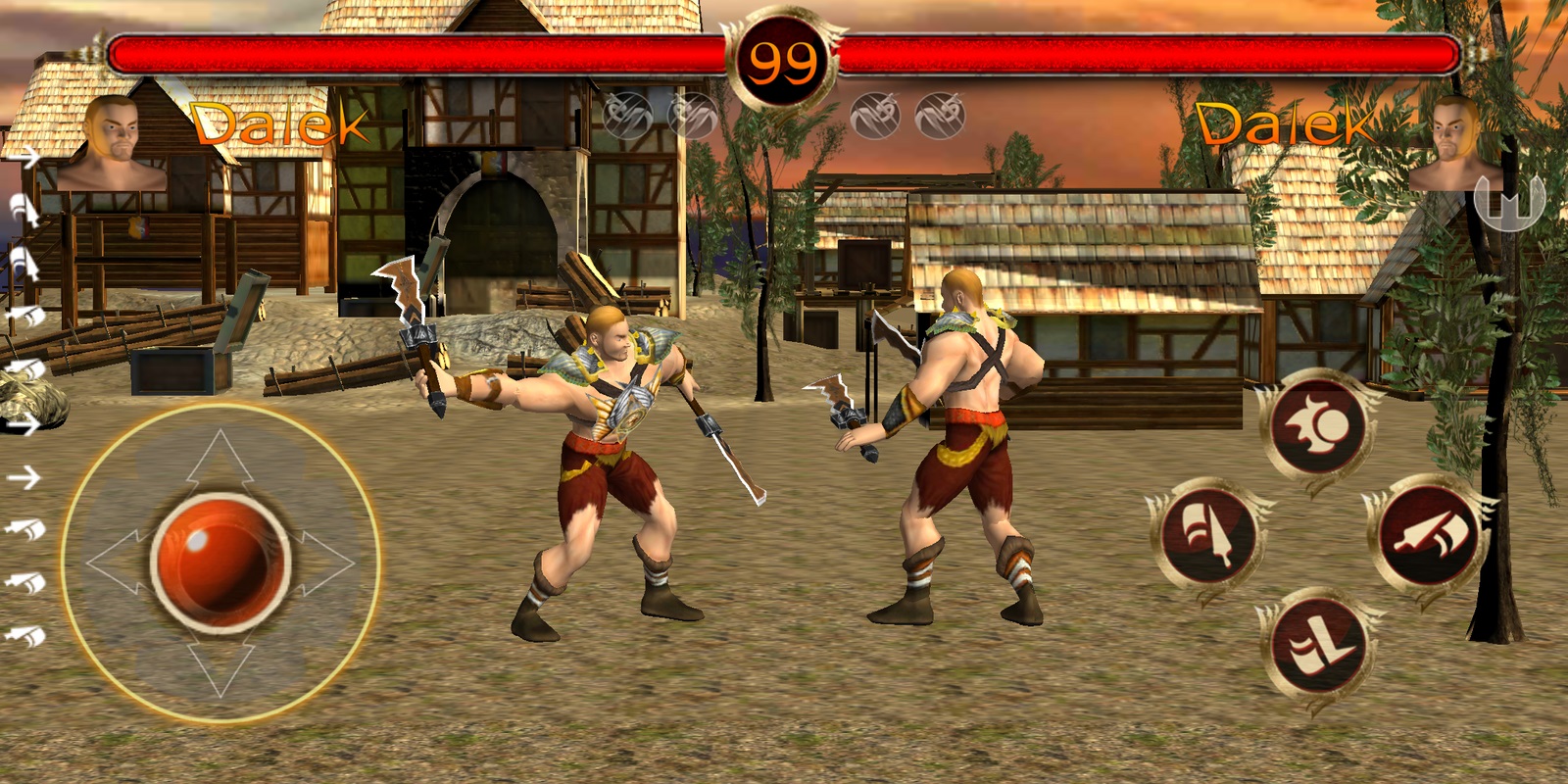
Task: Tap the joystick's right arrow
Action: 325,563
